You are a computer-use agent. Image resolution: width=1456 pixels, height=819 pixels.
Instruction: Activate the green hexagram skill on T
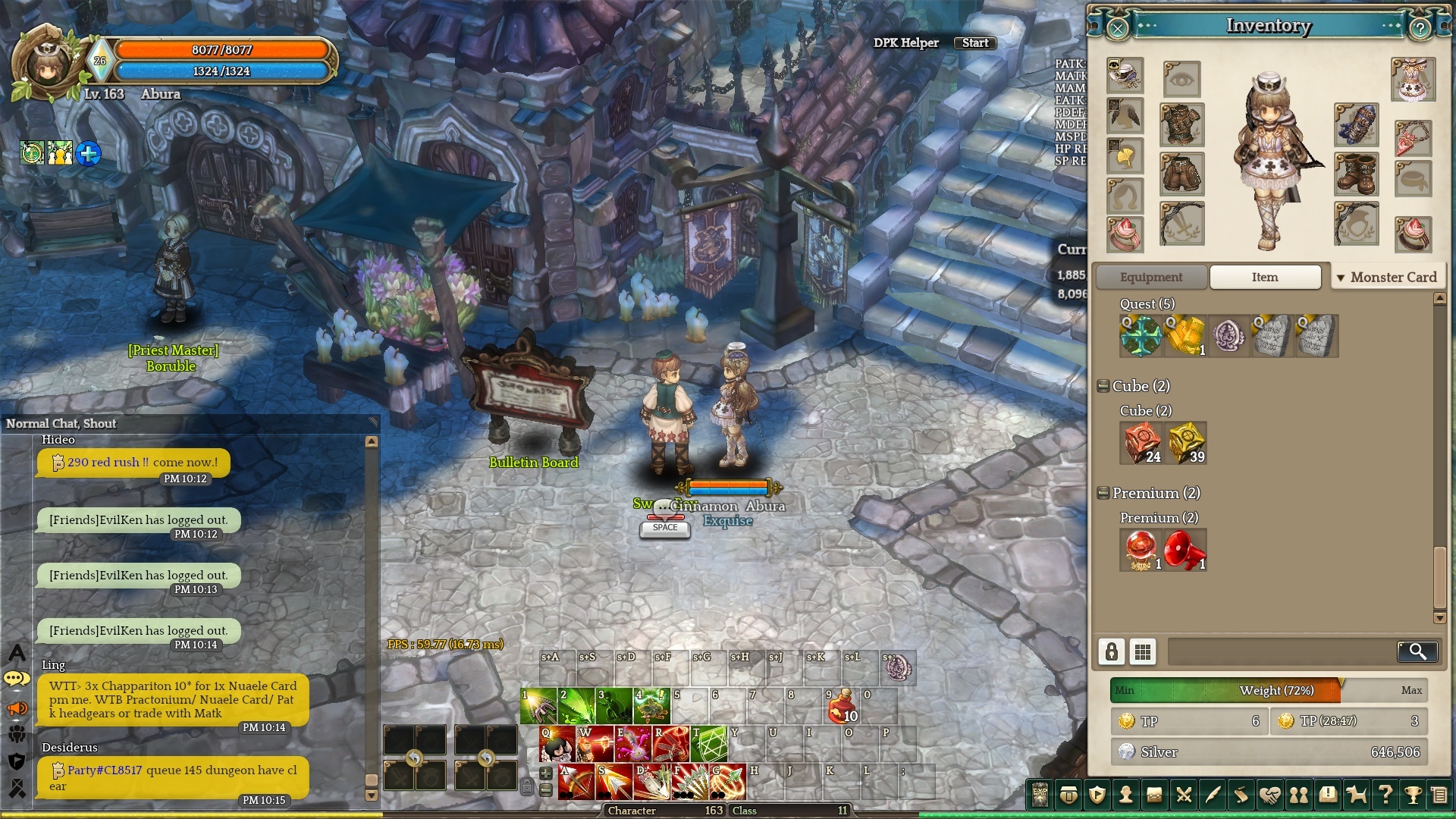(x=708, y=744)
